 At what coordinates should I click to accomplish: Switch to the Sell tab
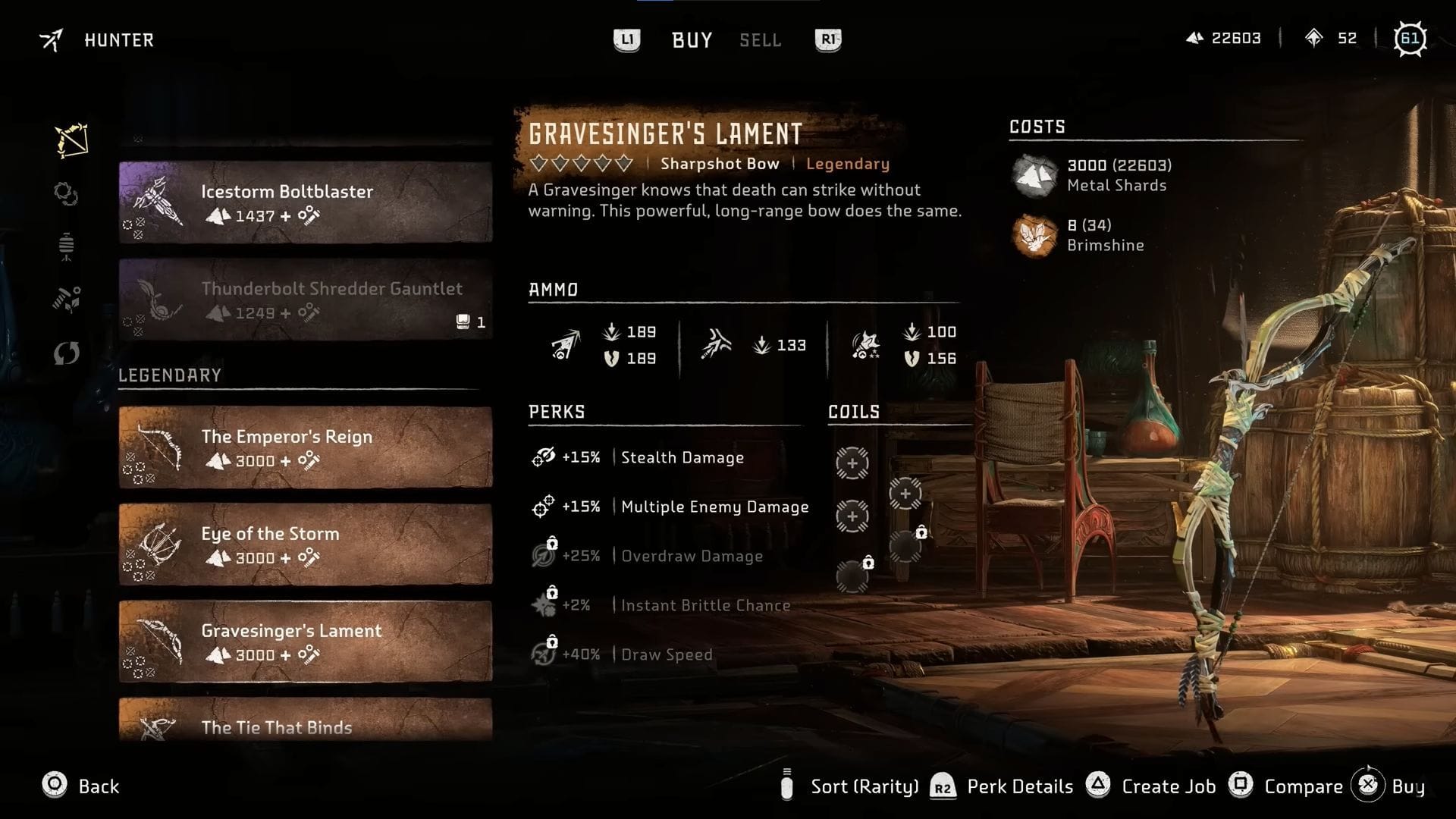click(x=759, y=39)
